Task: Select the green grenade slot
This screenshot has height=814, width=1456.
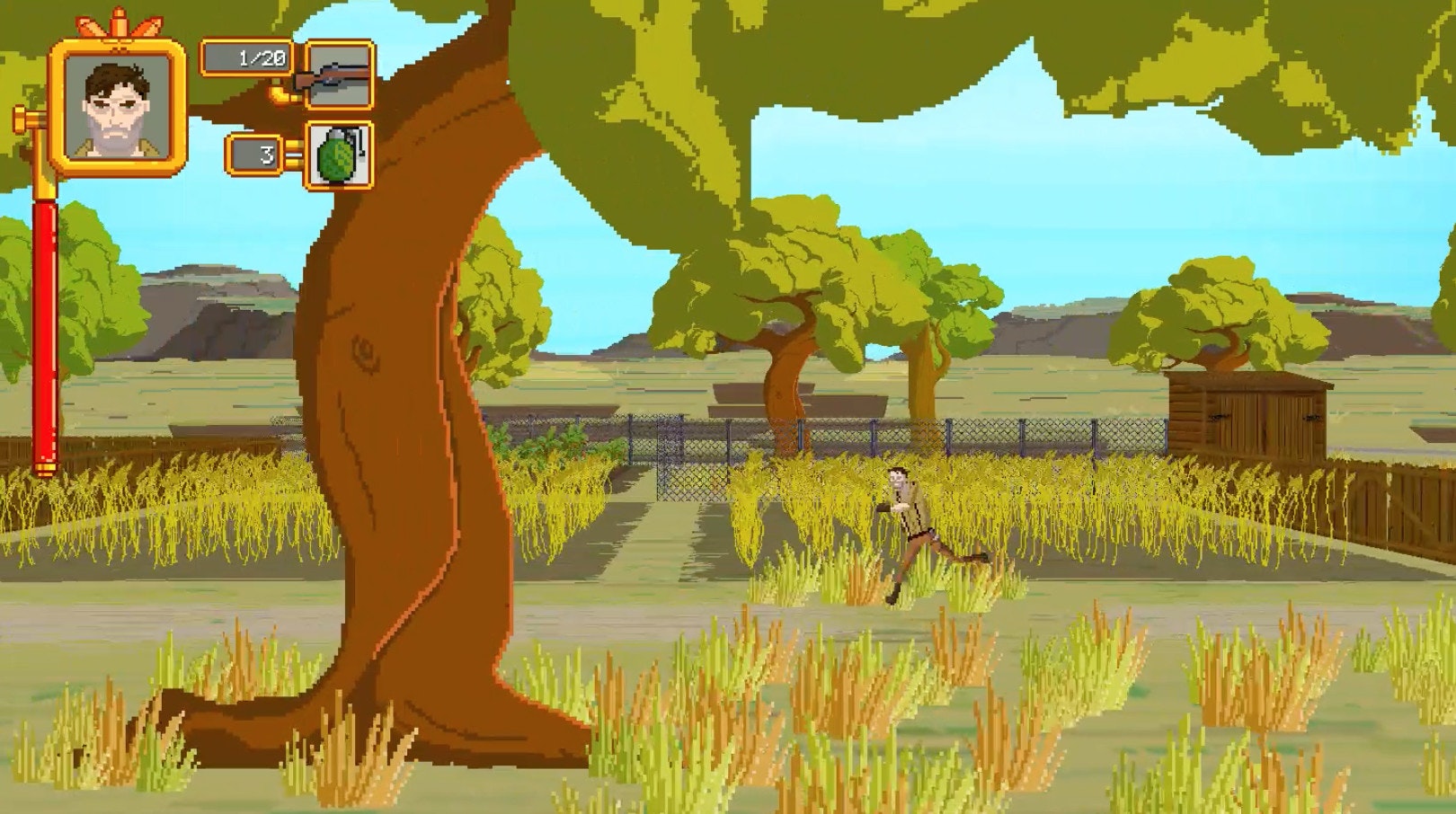Action: coord(339,155)
